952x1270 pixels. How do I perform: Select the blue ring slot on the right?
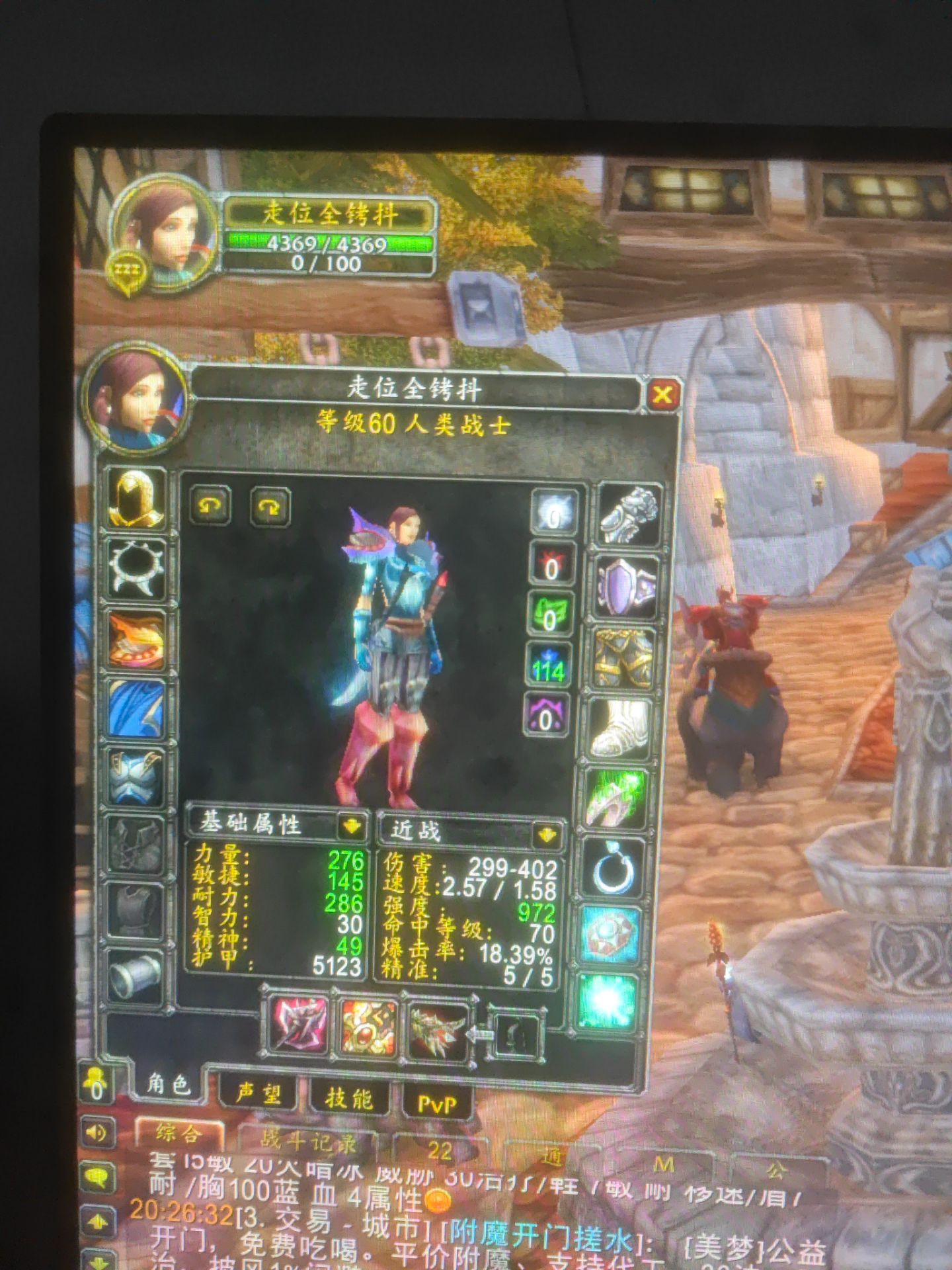(614, 867)
